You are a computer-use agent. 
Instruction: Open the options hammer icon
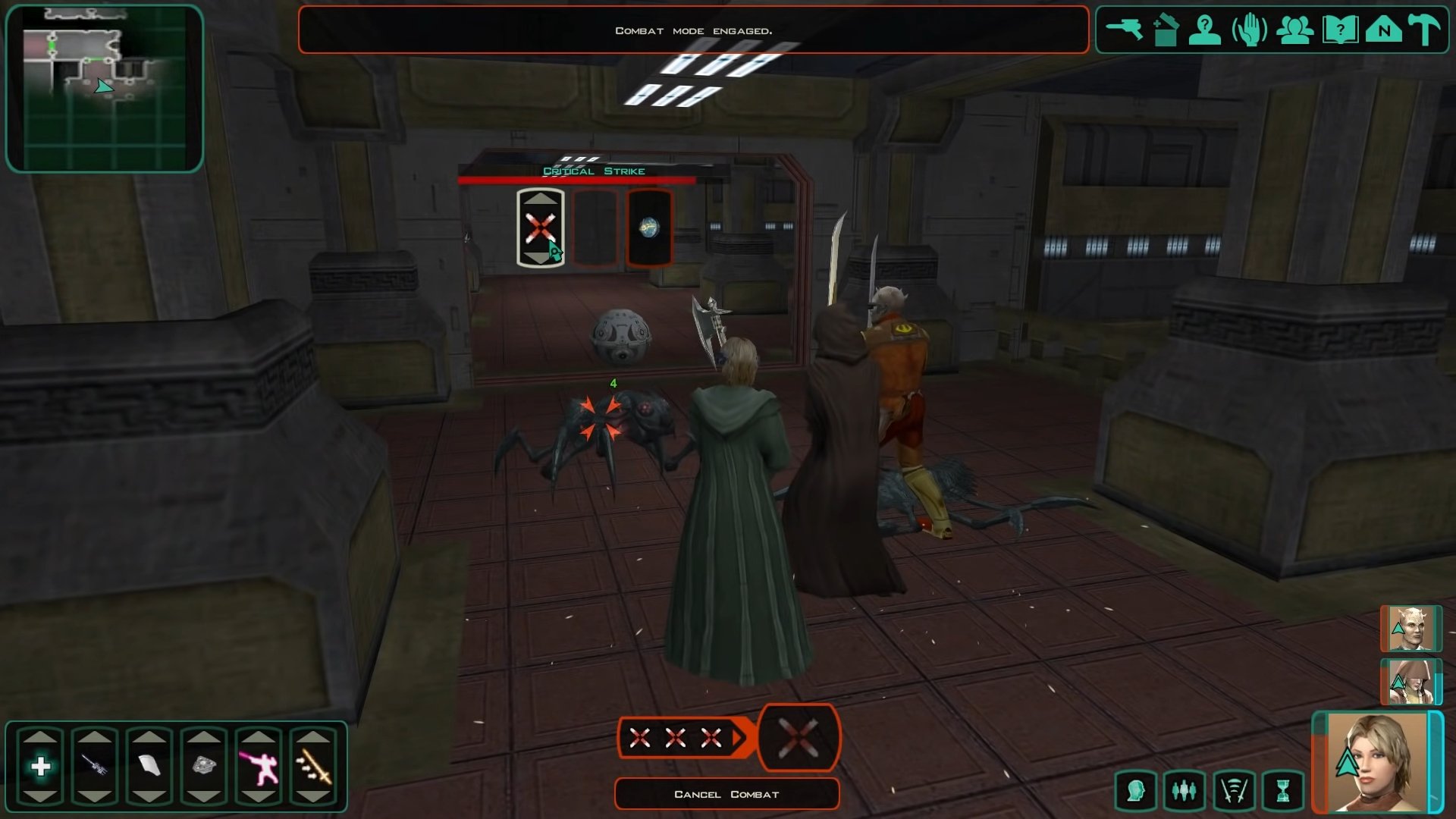pos(1423,30)
